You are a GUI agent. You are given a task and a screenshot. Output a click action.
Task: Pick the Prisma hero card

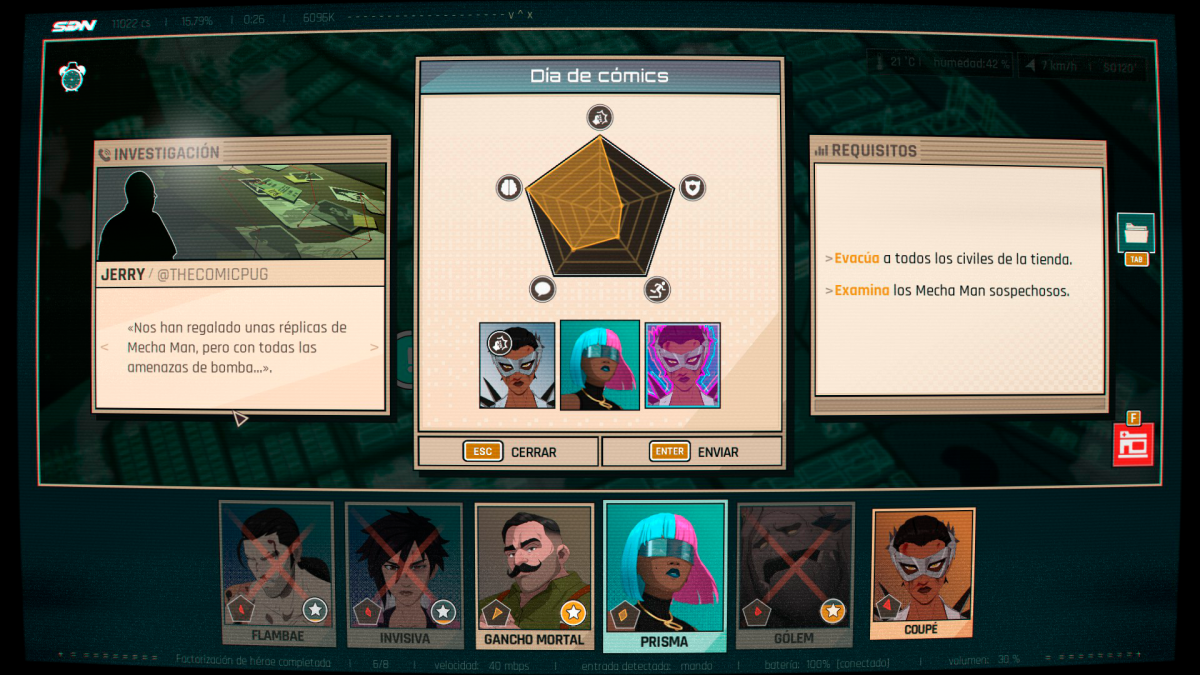[665, 572]
